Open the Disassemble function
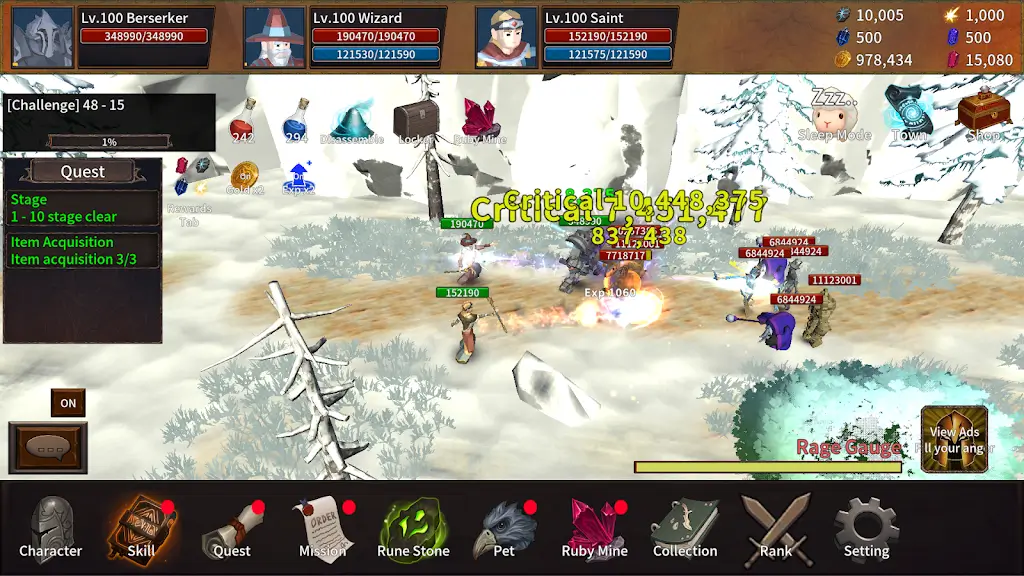Image resolution: width=1024 pixels, height=576 pixels. click(352, 121)
